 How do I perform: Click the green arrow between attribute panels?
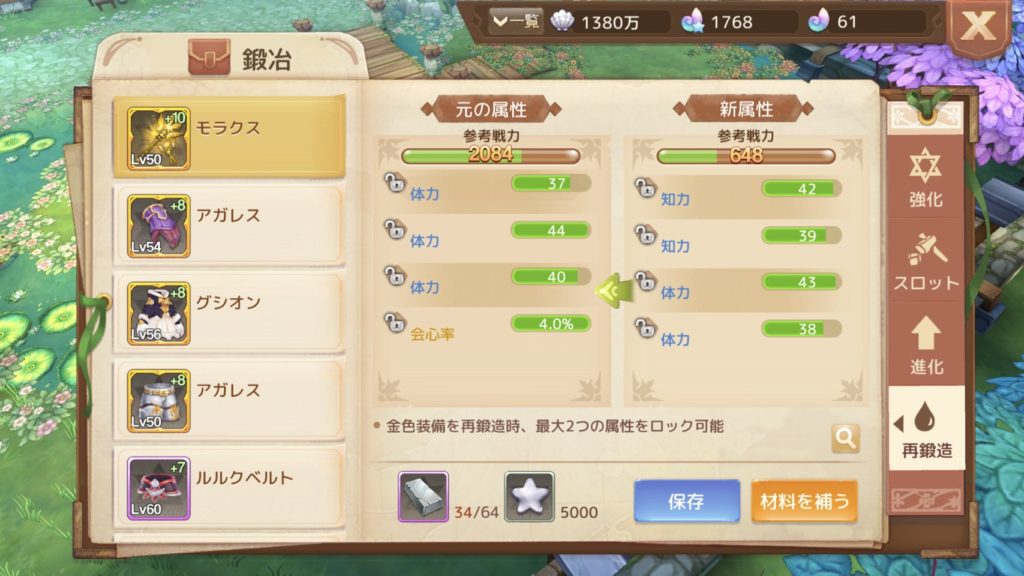pos(612,291)
